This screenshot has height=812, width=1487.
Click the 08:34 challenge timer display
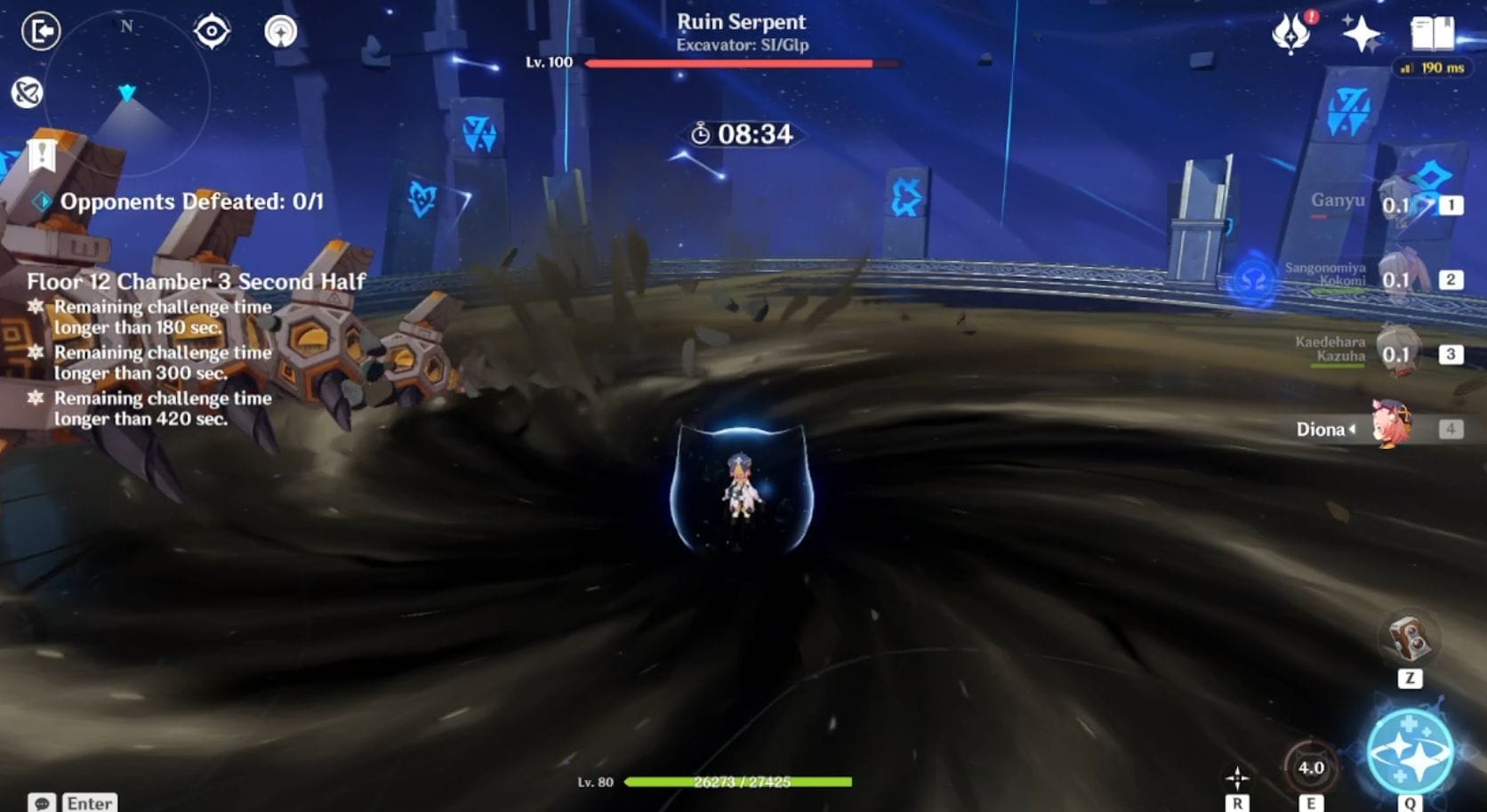point(743,135)
